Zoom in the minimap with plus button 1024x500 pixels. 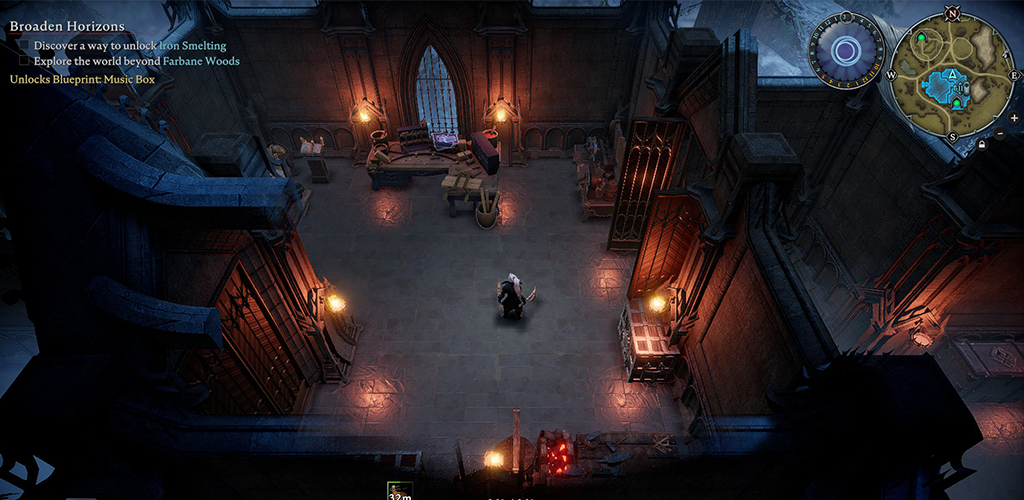tap(1014, 117)
